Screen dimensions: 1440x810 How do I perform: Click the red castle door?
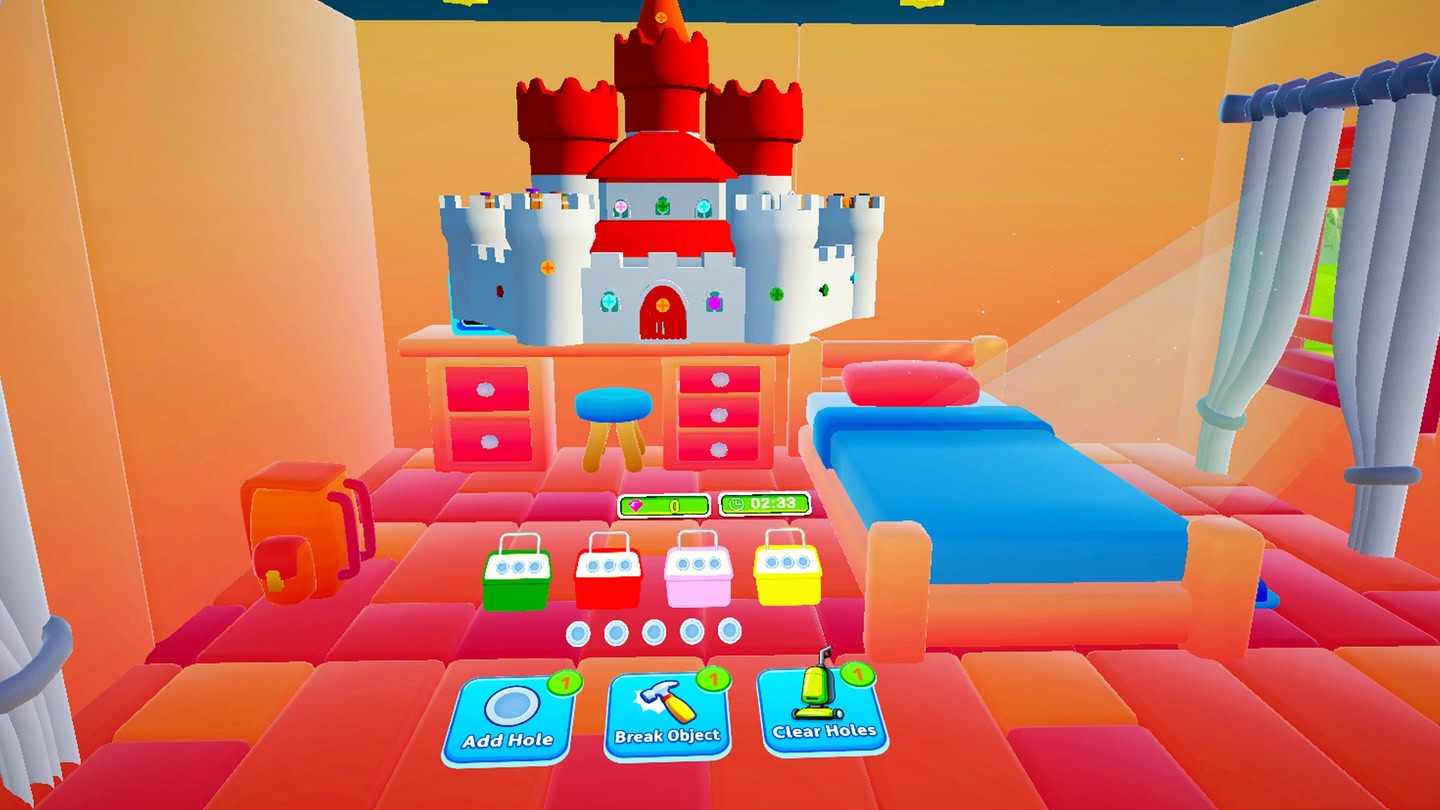click(660, 312)
